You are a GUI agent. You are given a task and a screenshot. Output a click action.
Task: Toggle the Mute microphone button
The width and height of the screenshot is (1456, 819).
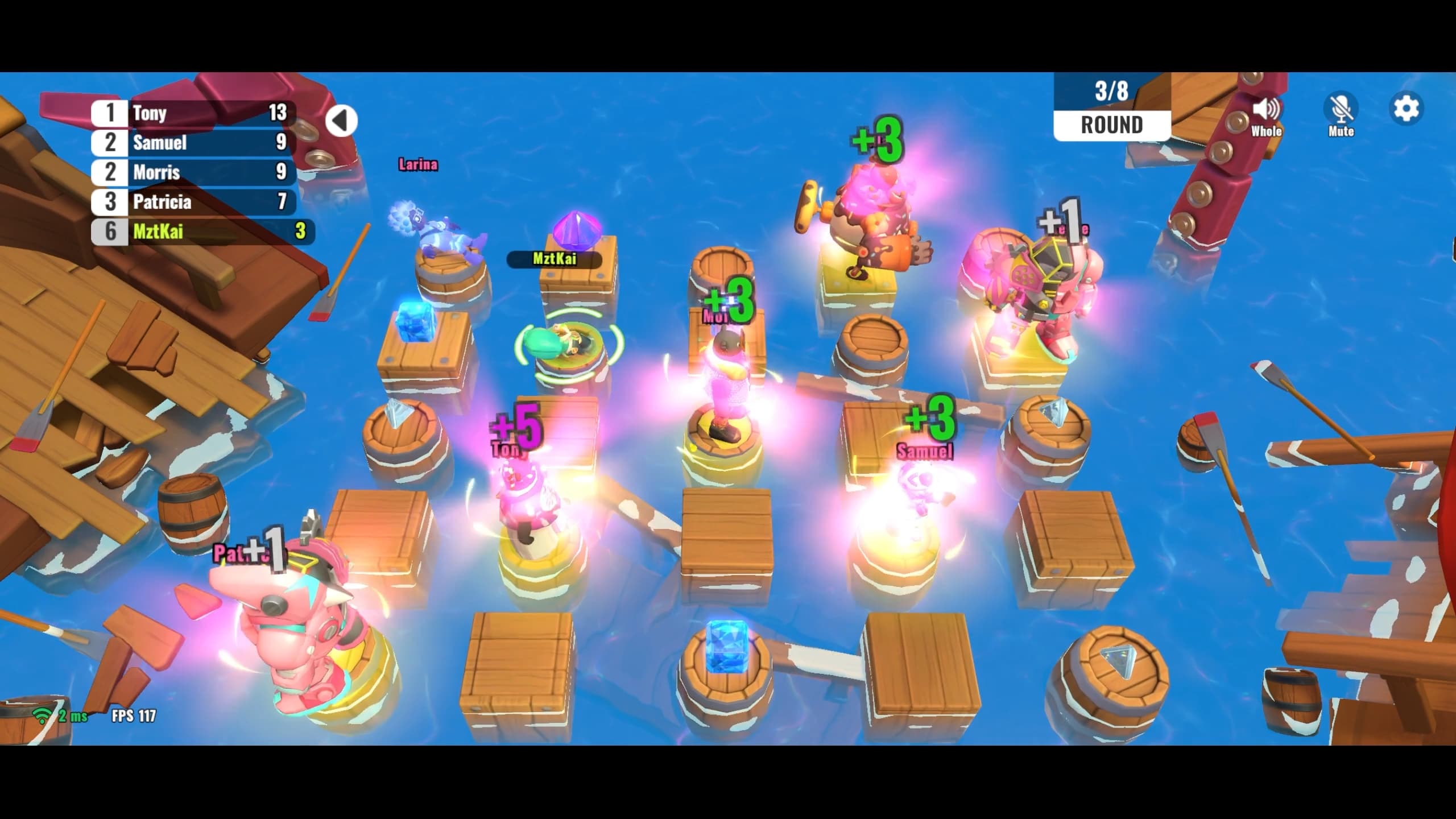coord(1341,110)
